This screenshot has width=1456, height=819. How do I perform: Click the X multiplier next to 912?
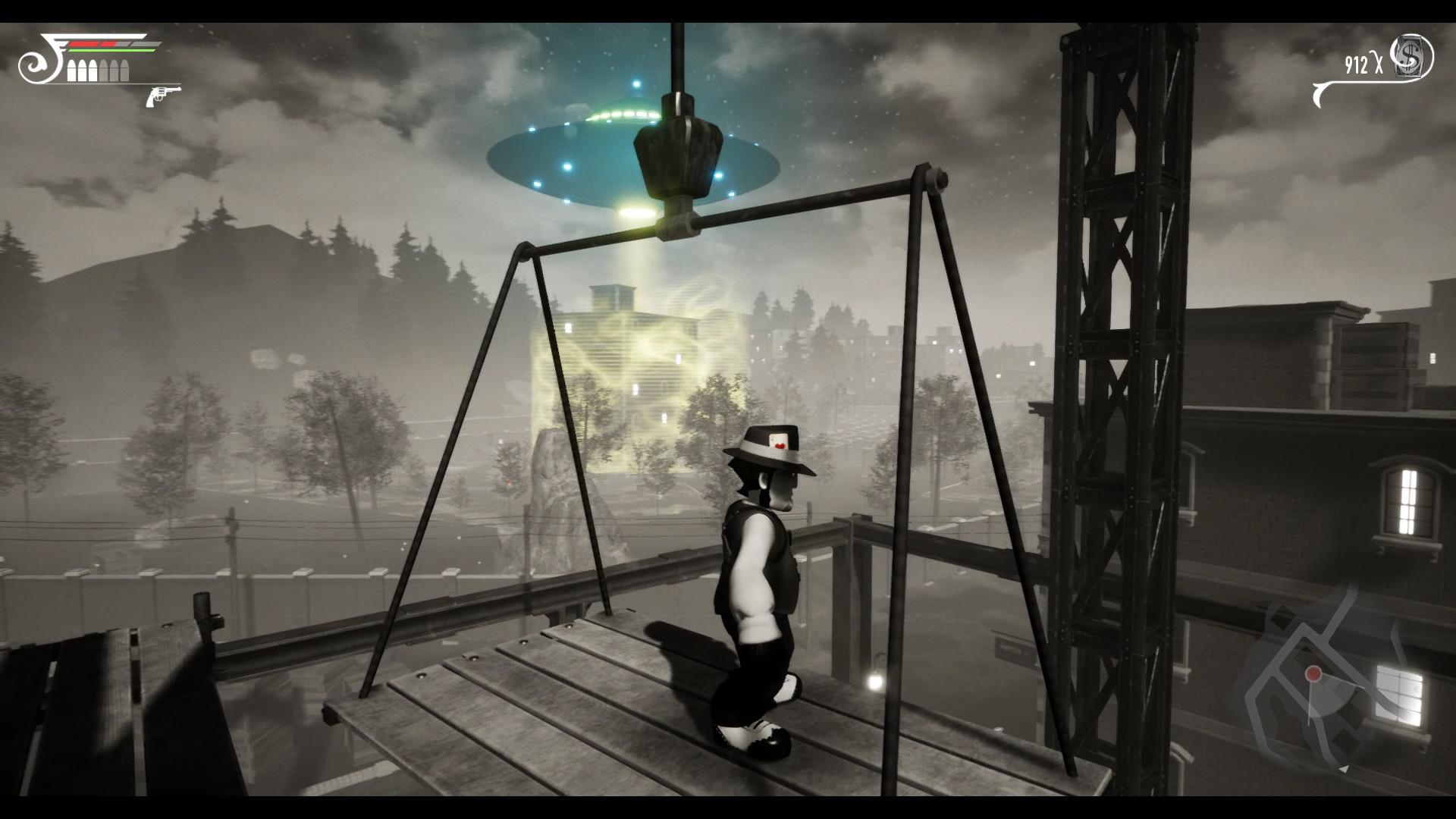coord(1379,62)
